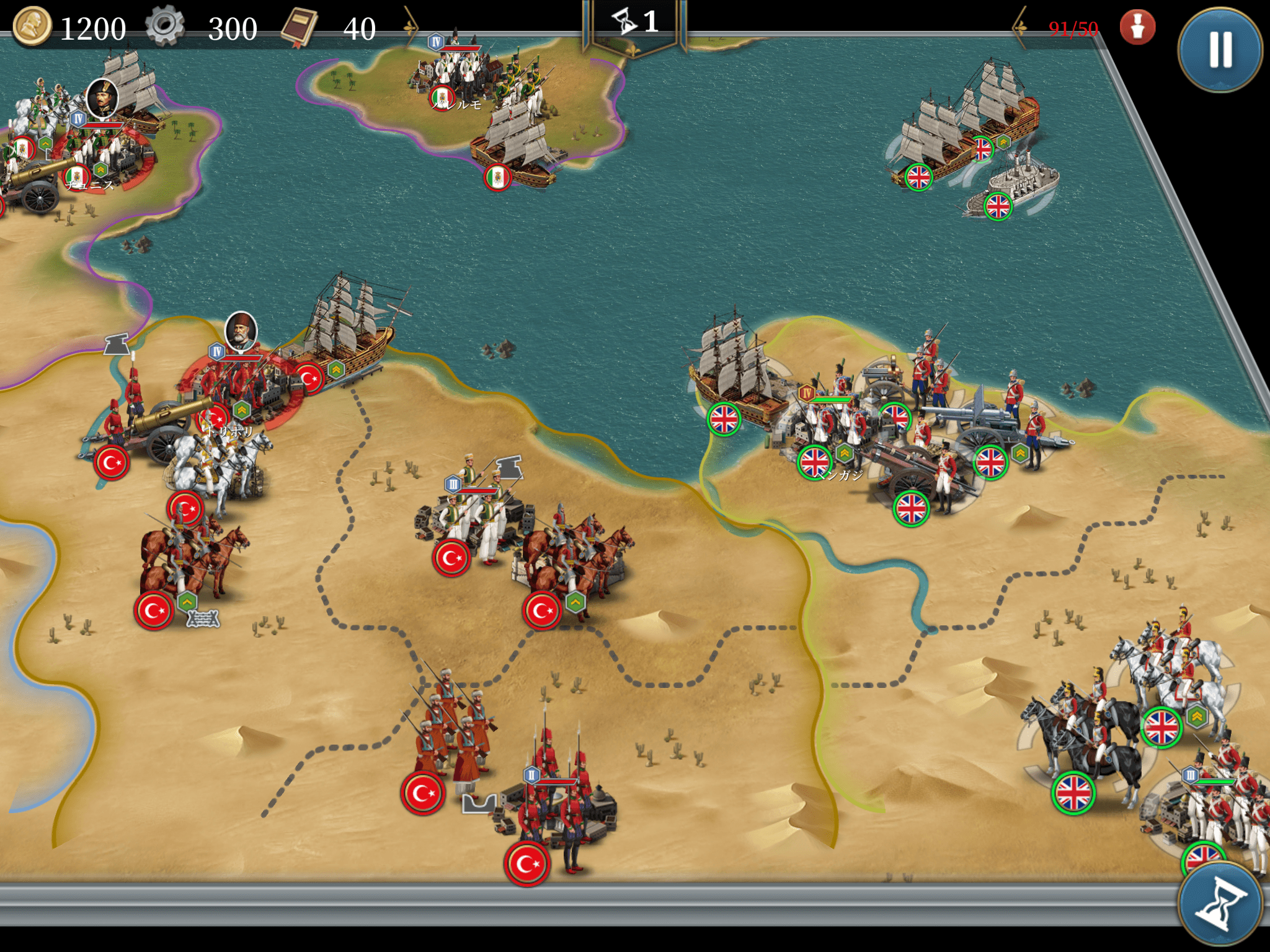
Task: Select the Ottoman general portrait at Tripoli
Action: coord(241,332)
